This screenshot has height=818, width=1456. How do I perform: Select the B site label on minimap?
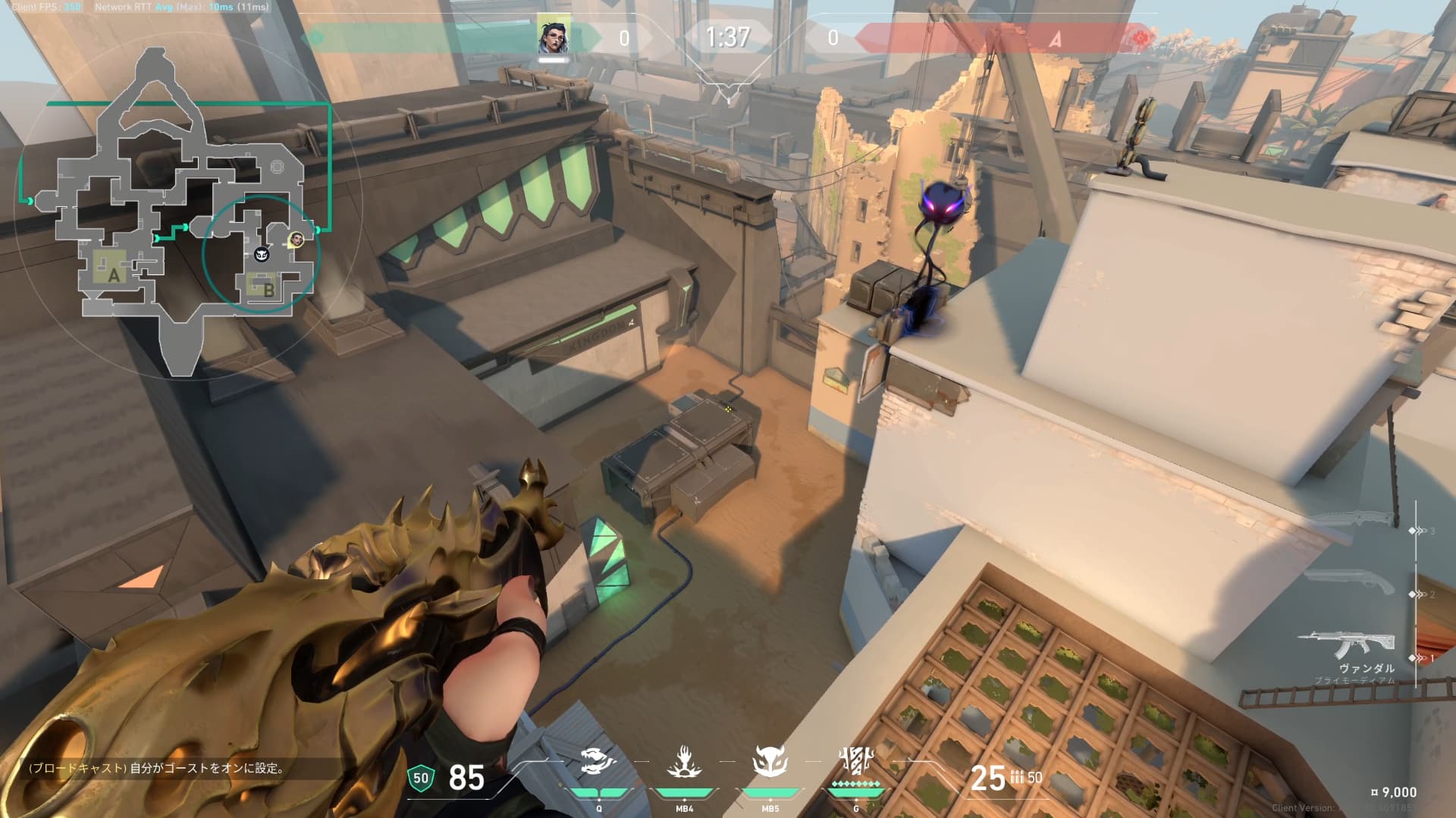pyautogui.click(x=268, y=288)
